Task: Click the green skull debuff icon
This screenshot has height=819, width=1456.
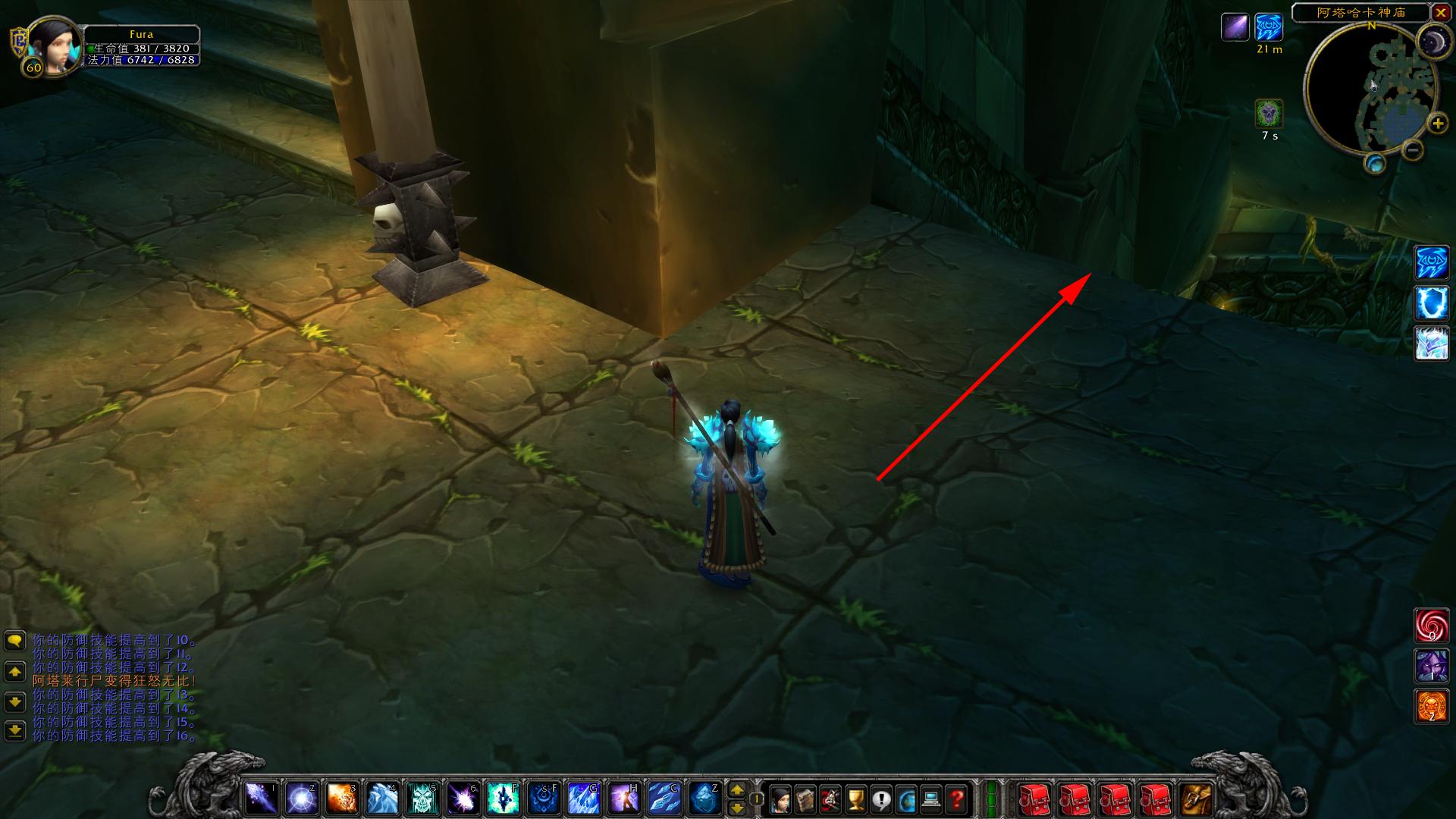Action: coord(1269,114)
